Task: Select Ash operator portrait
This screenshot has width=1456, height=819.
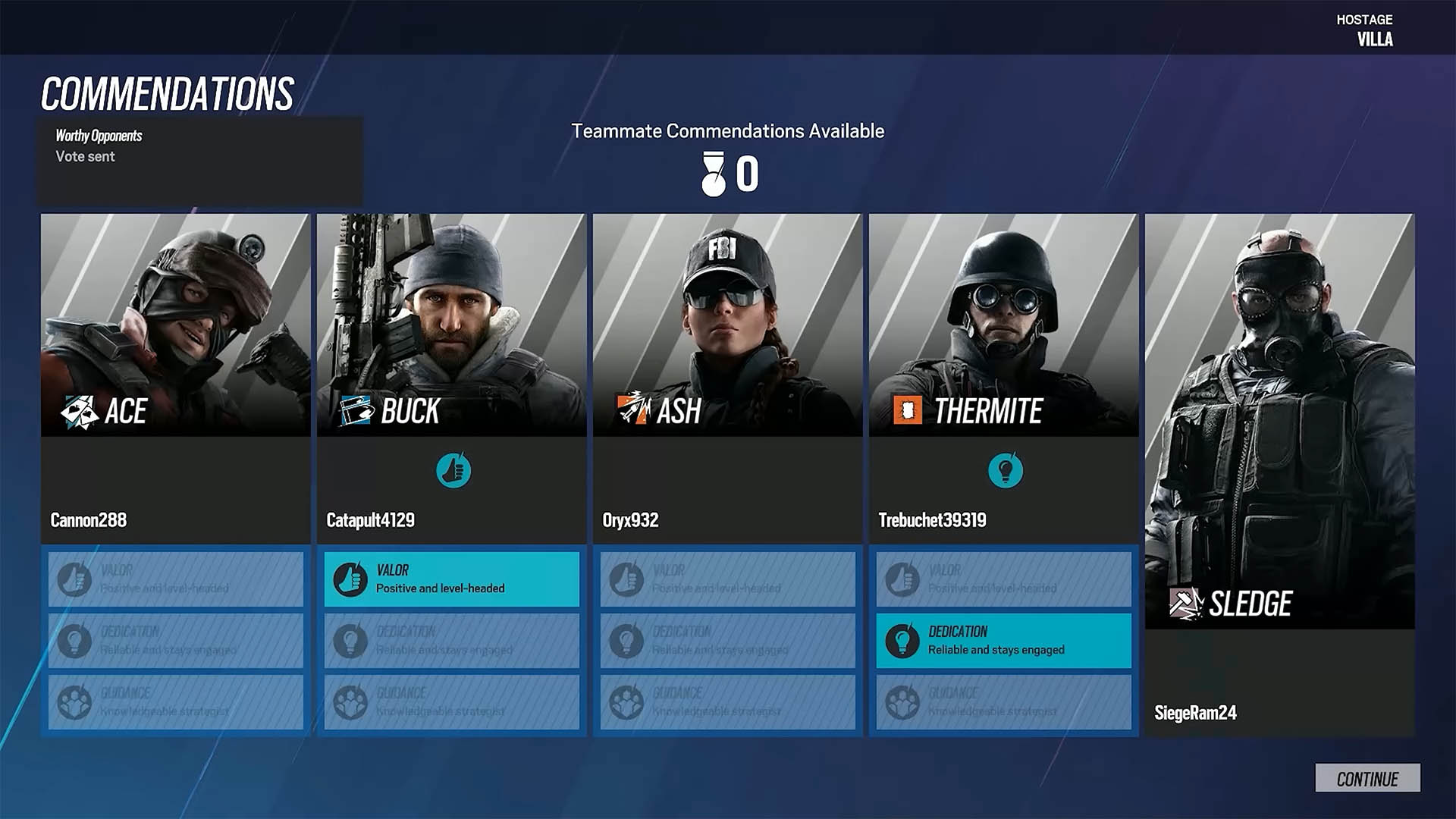Action: pos(727,325)
